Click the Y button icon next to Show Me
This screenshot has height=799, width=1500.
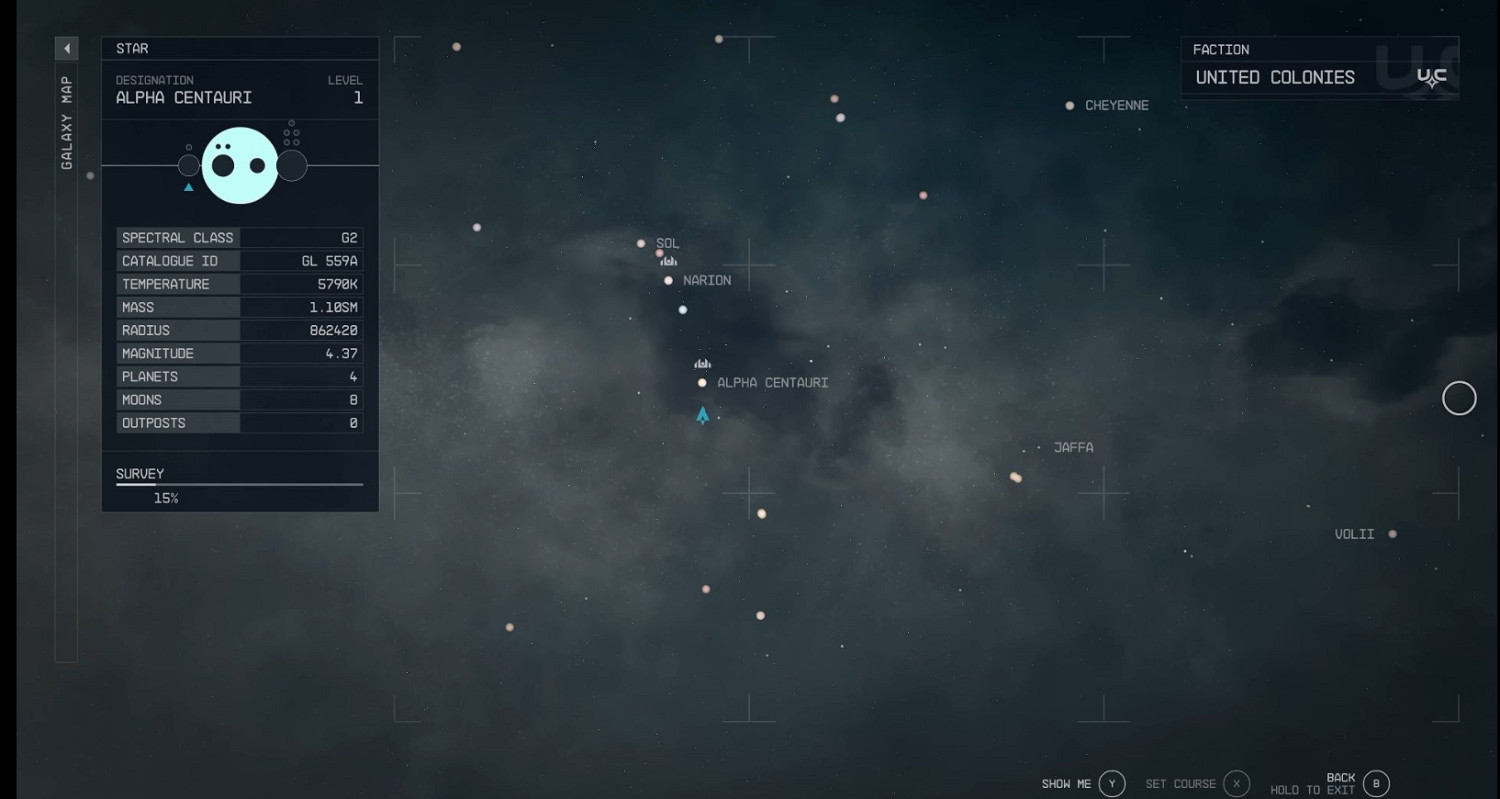[1110, 783]
